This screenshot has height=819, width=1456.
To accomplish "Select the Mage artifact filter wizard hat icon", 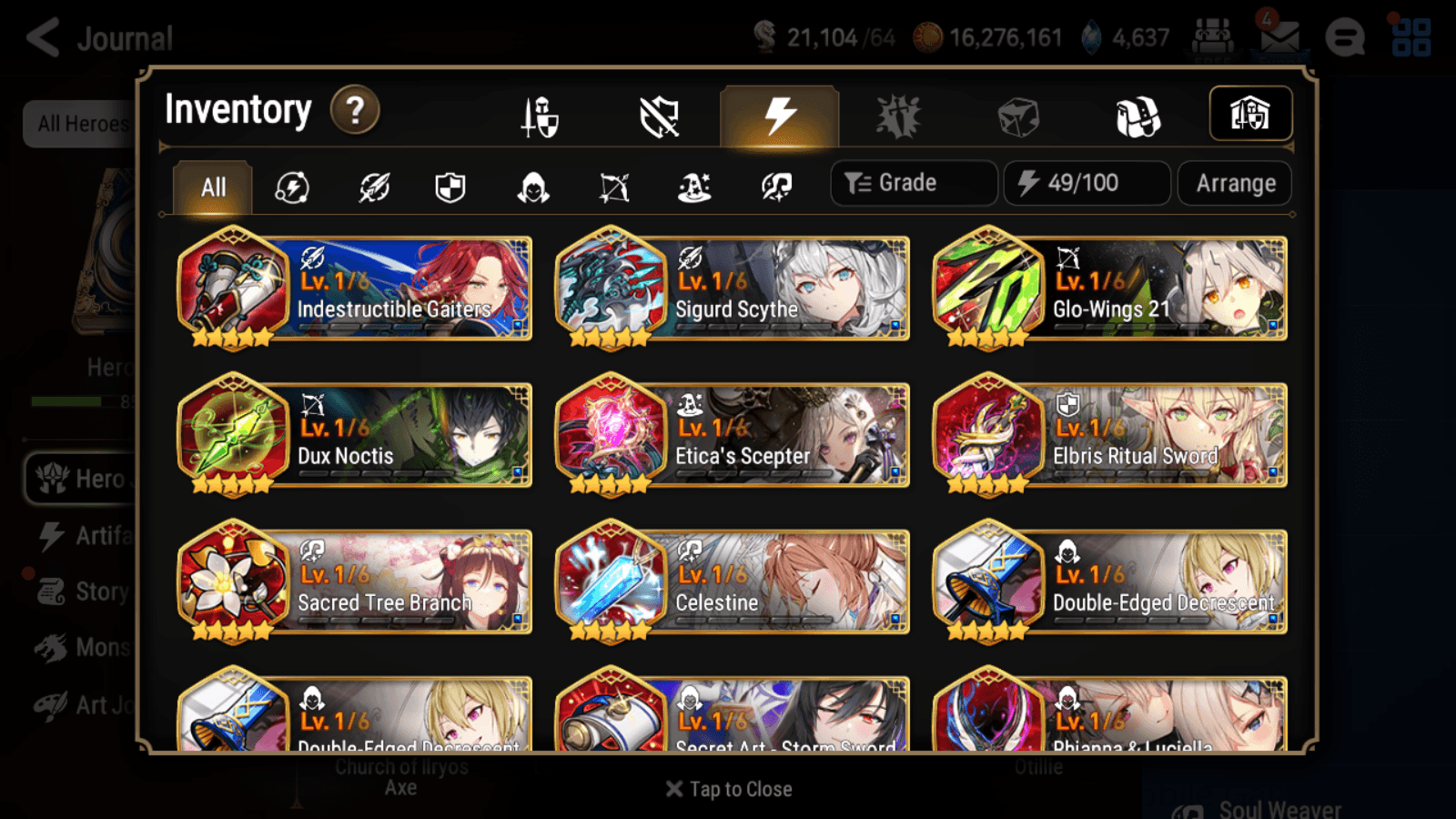I will pyautogui.click(x=694, y=187).
